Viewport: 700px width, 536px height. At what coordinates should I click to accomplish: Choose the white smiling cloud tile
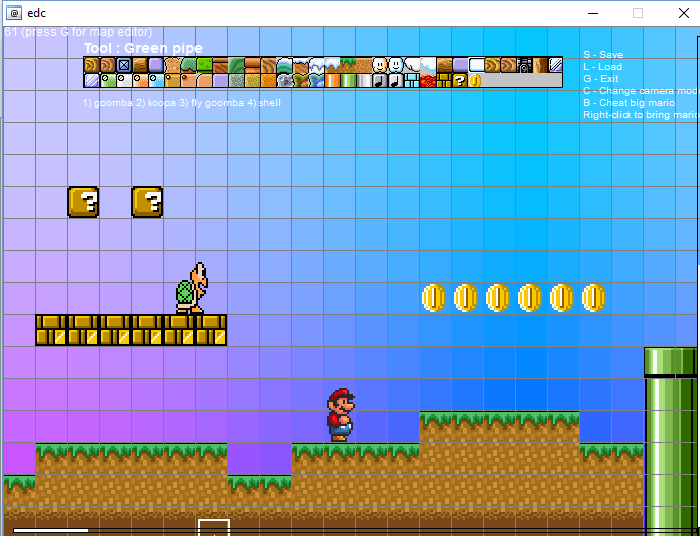pyautogui.click(x=396, y=65)
